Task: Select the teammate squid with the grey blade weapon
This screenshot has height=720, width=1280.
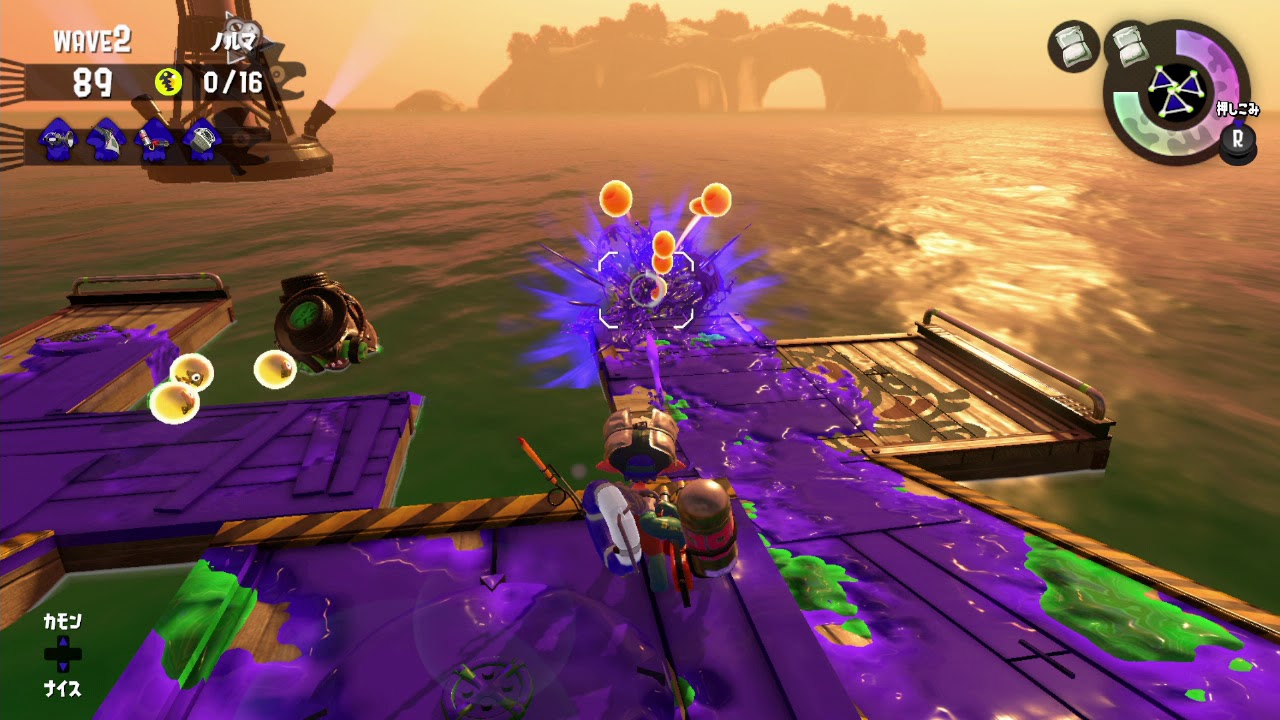Action: point(105,140)
